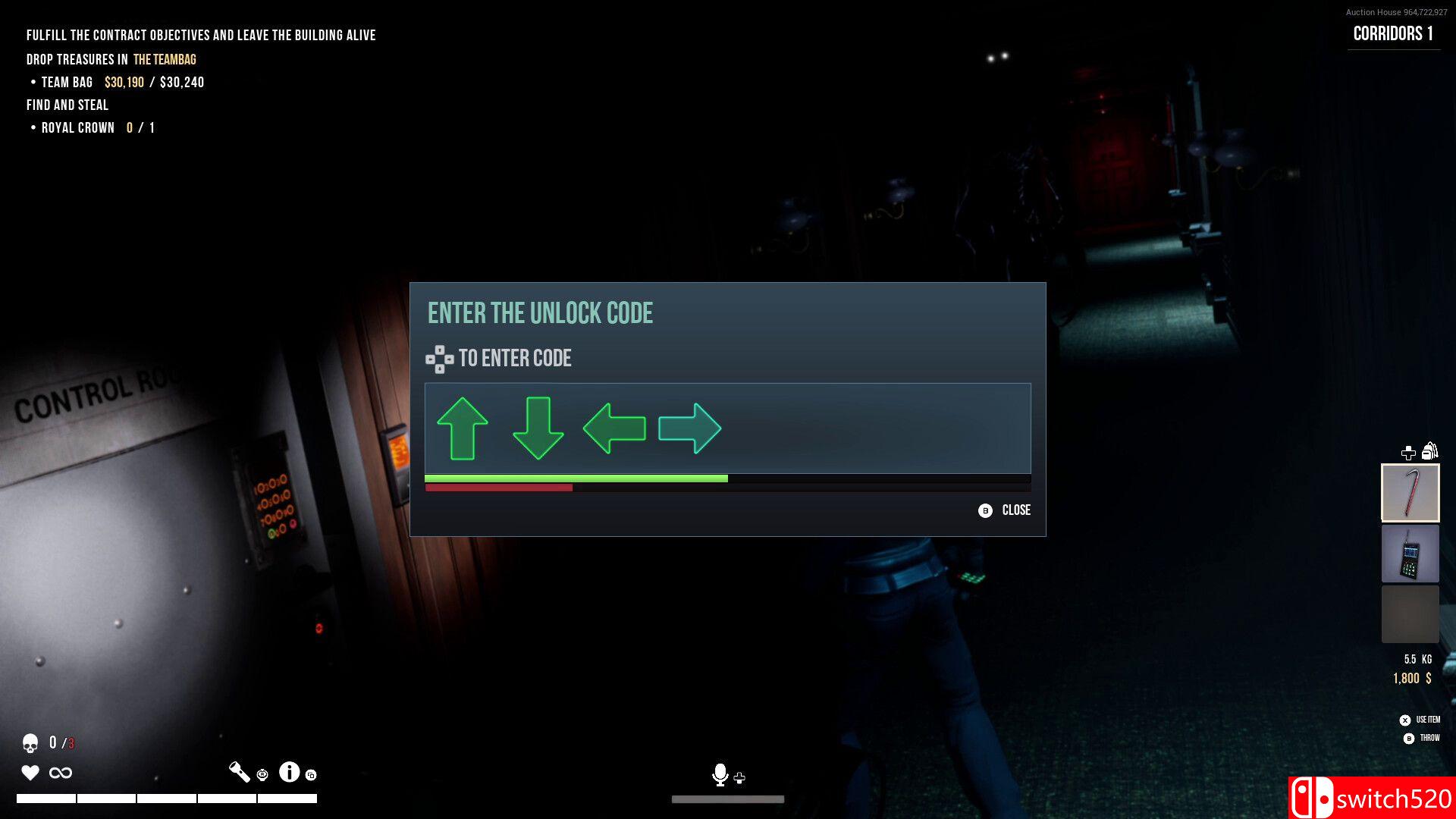Select the left arrow in the code
1456x819 pixels.
tap(614, 428)
